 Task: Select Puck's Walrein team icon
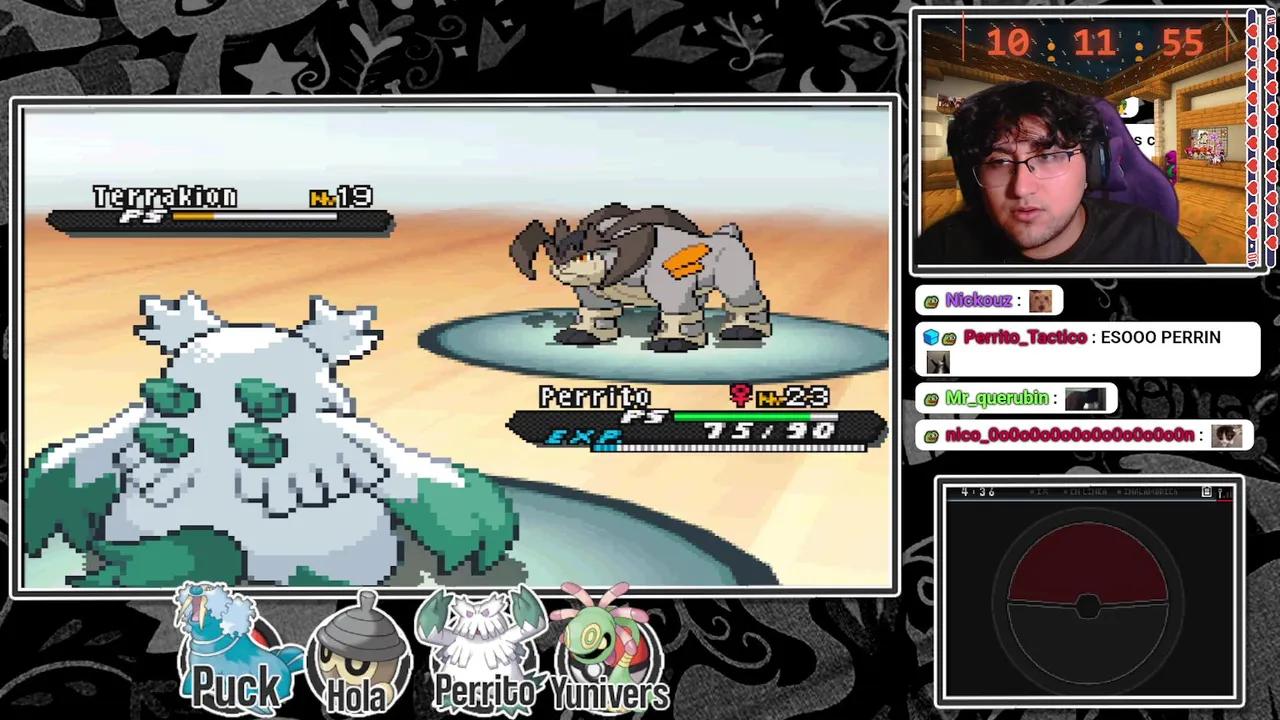click(x=237, y=645)
